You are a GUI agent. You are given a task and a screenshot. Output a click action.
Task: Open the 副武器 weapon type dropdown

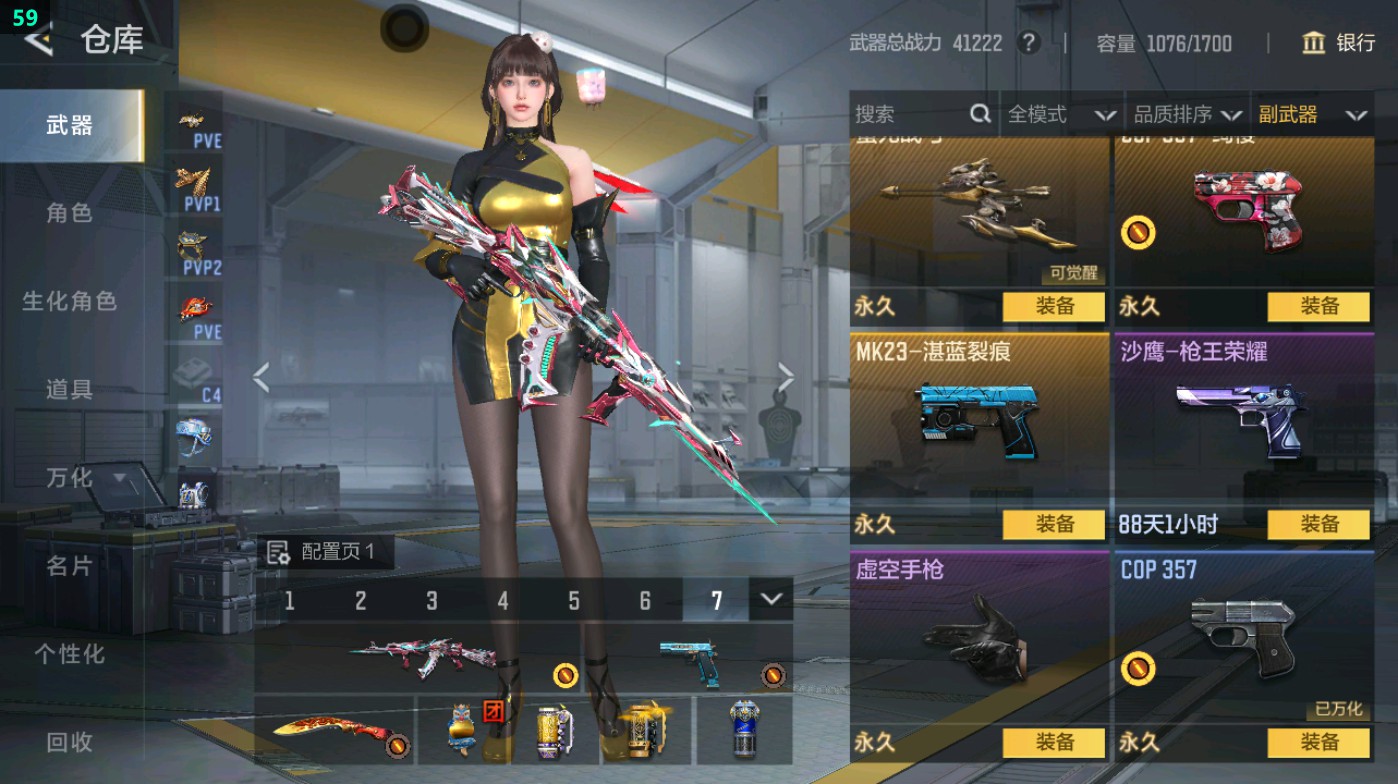pyautogui.click(x=1313, y=114)
